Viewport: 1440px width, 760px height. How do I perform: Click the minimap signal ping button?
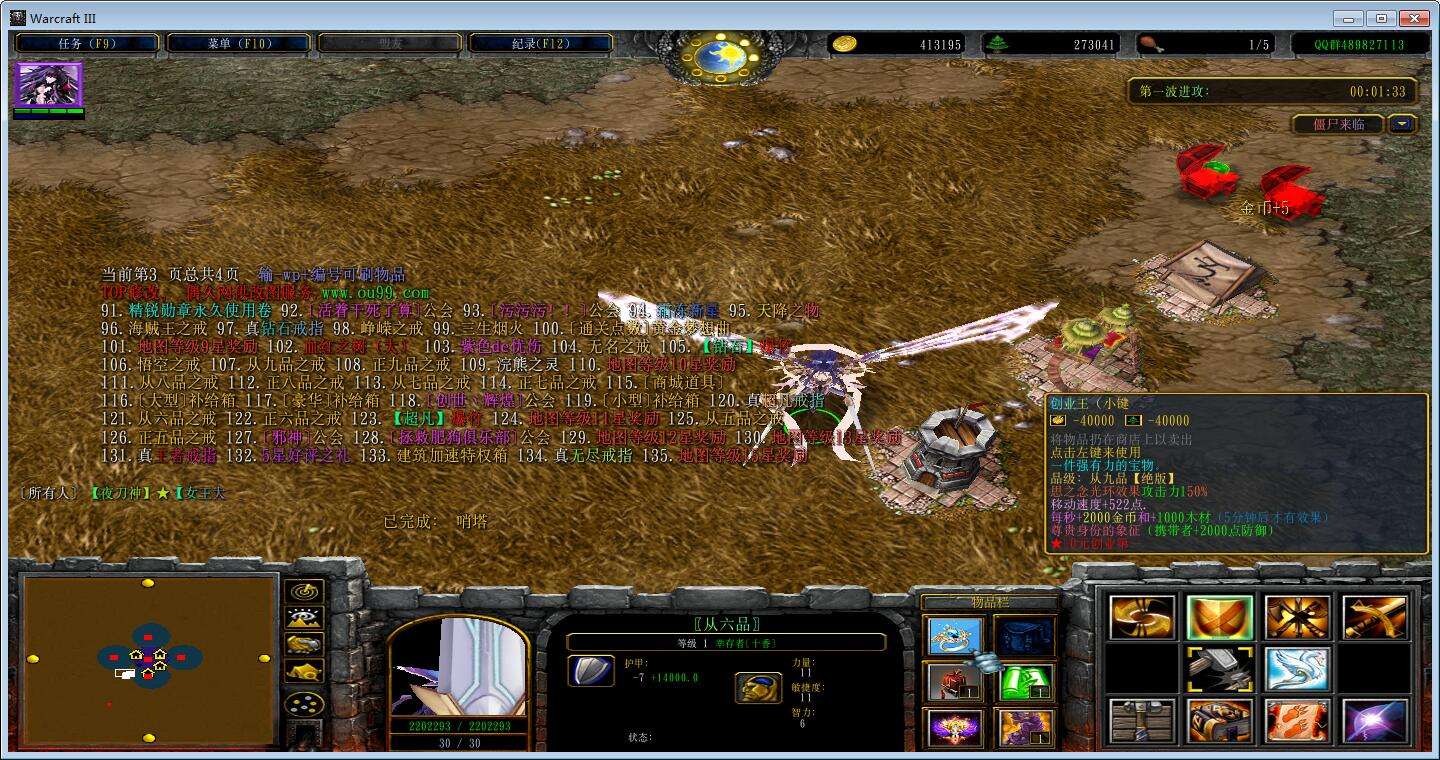click(x=304, y=592)
